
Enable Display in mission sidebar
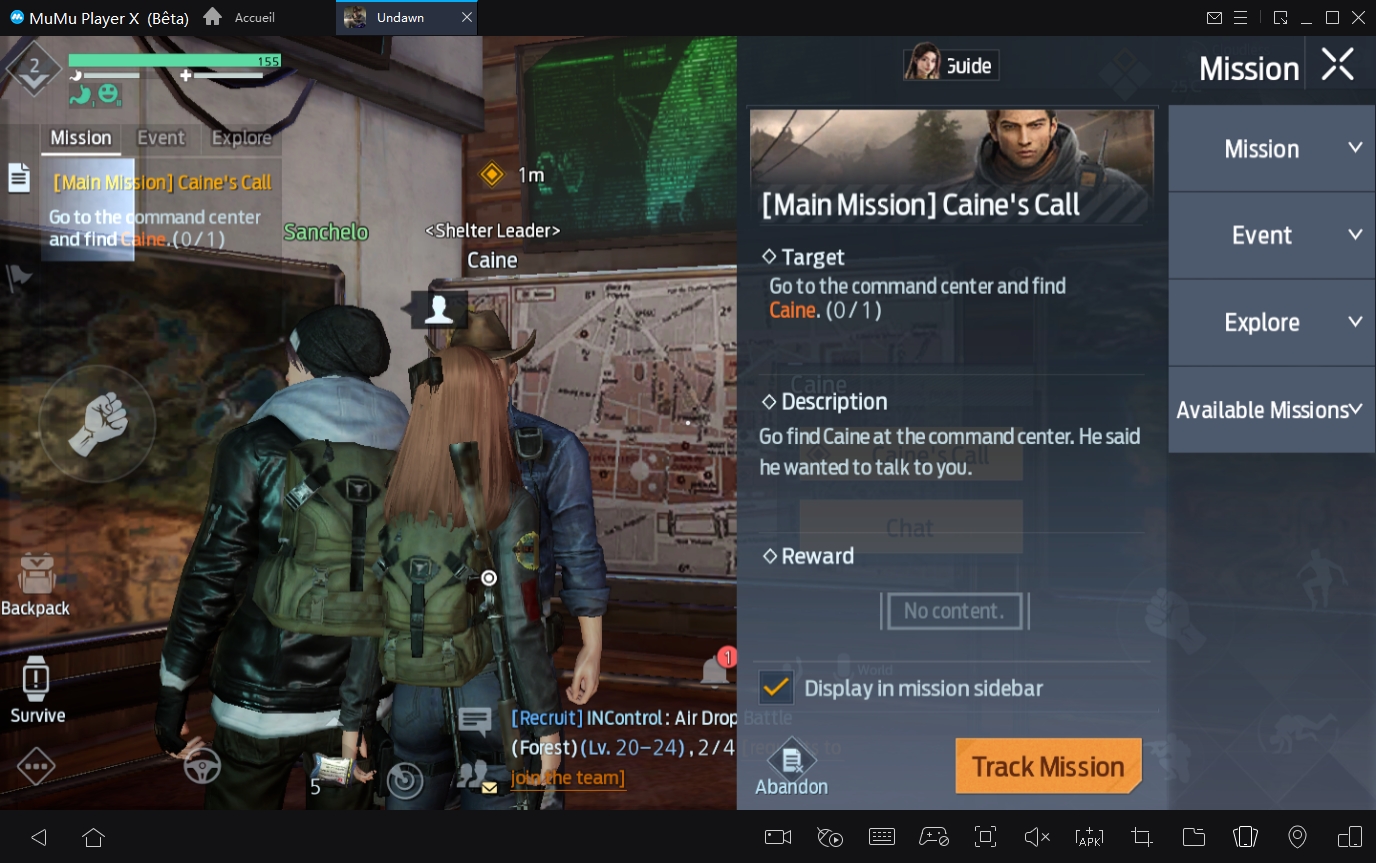click(x=776, y=688)
